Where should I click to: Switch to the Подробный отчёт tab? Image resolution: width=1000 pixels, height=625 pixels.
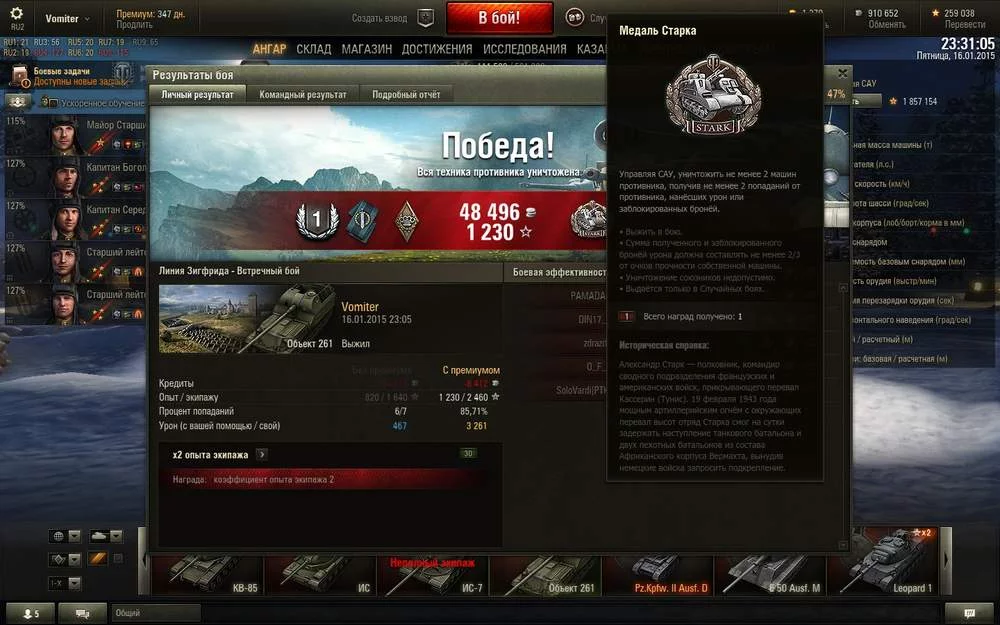point(405,94)
